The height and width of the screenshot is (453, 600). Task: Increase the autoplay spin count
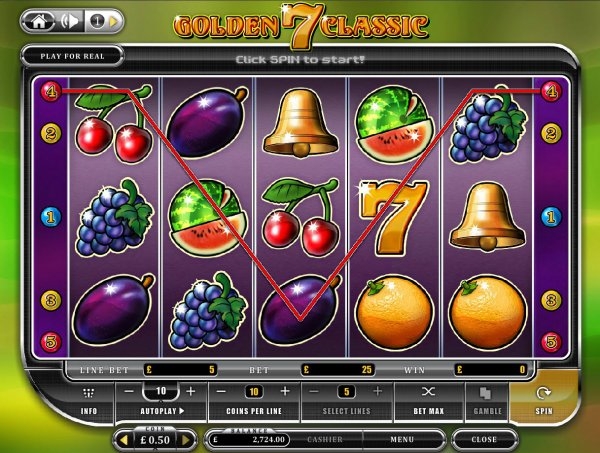point(191,391)
